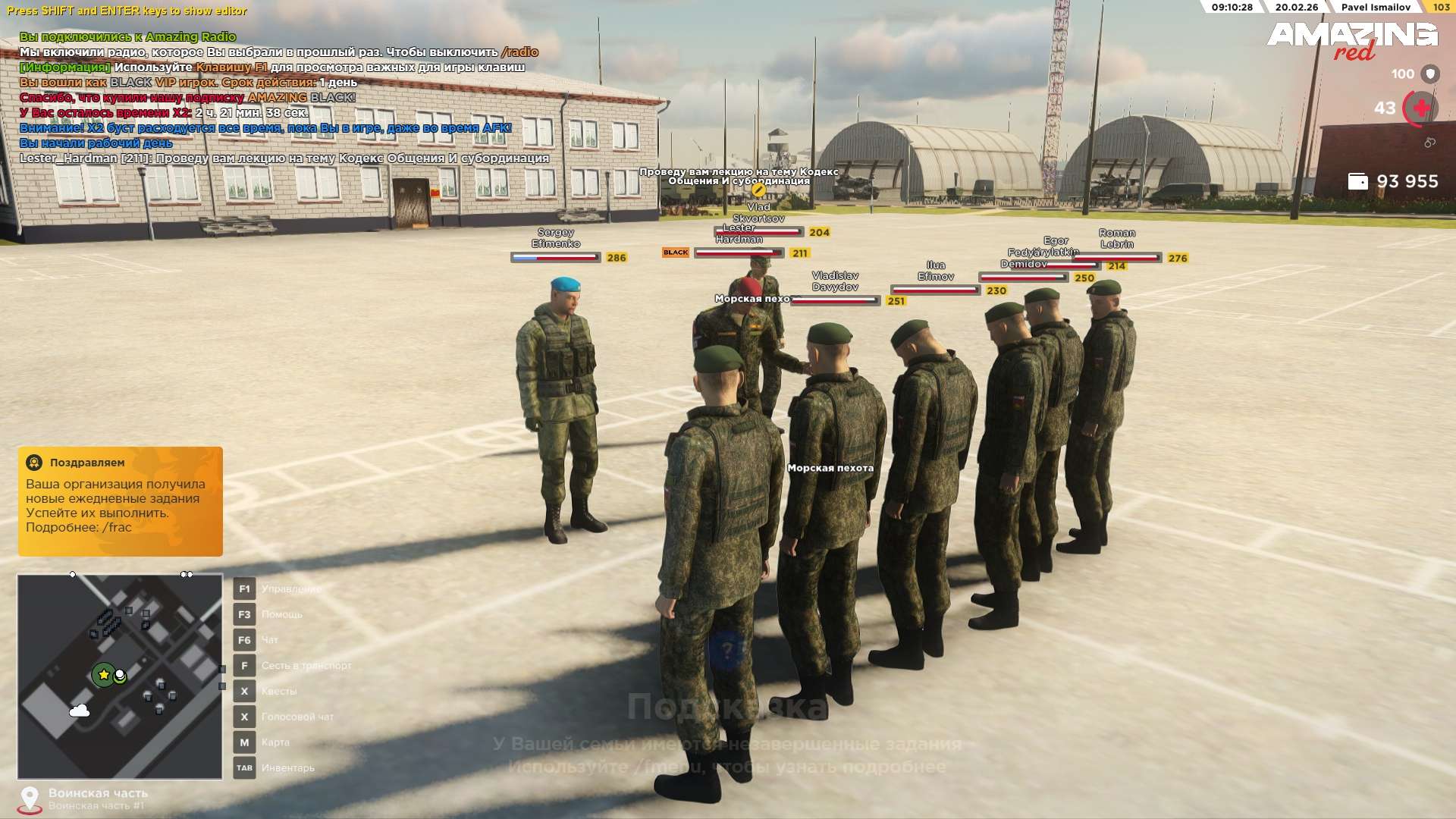Click the location pin beside Воинская часть

pyautogui.click(x=30, y=799)
